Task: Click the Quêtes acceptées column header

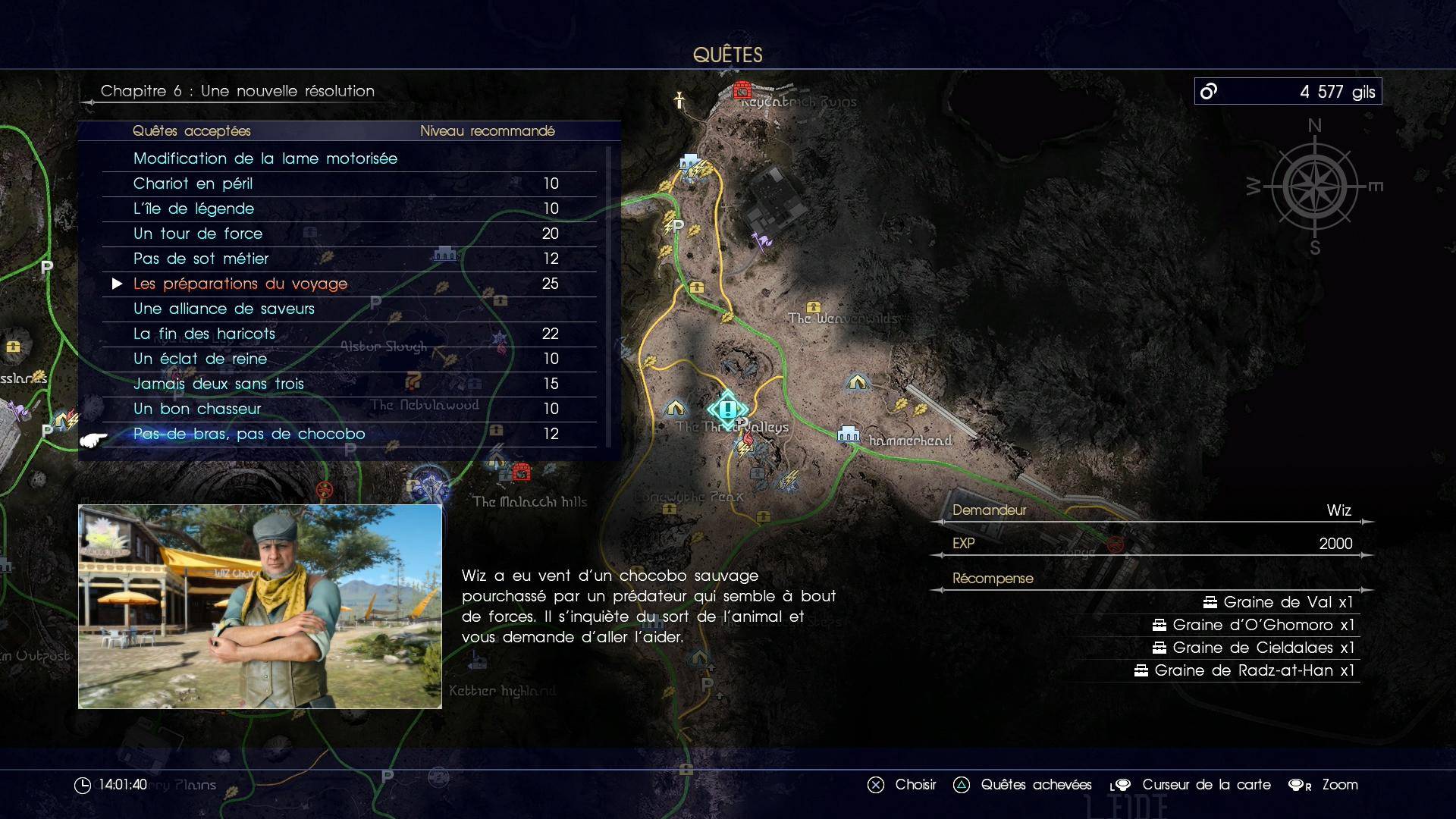Action: tap(191, 131)
